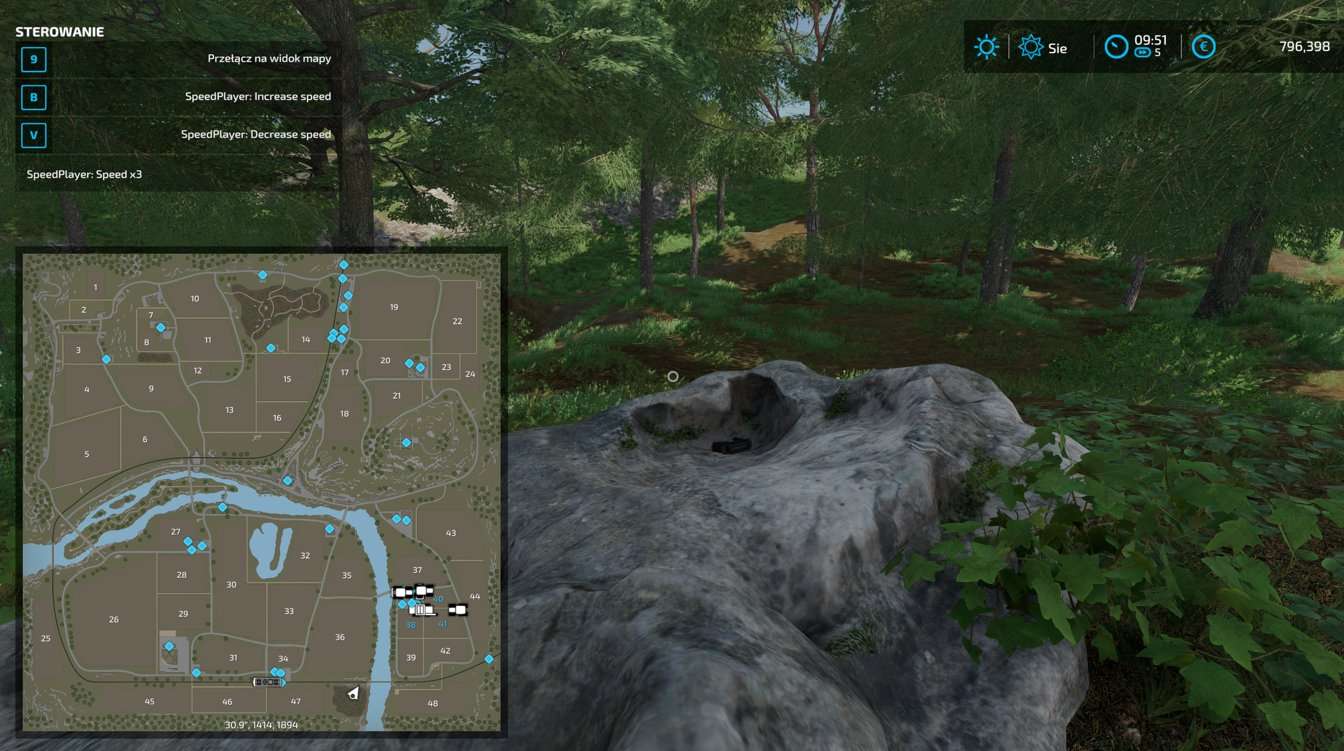
Task: Click the money balance 796,398
Action: coord(1305,46)
